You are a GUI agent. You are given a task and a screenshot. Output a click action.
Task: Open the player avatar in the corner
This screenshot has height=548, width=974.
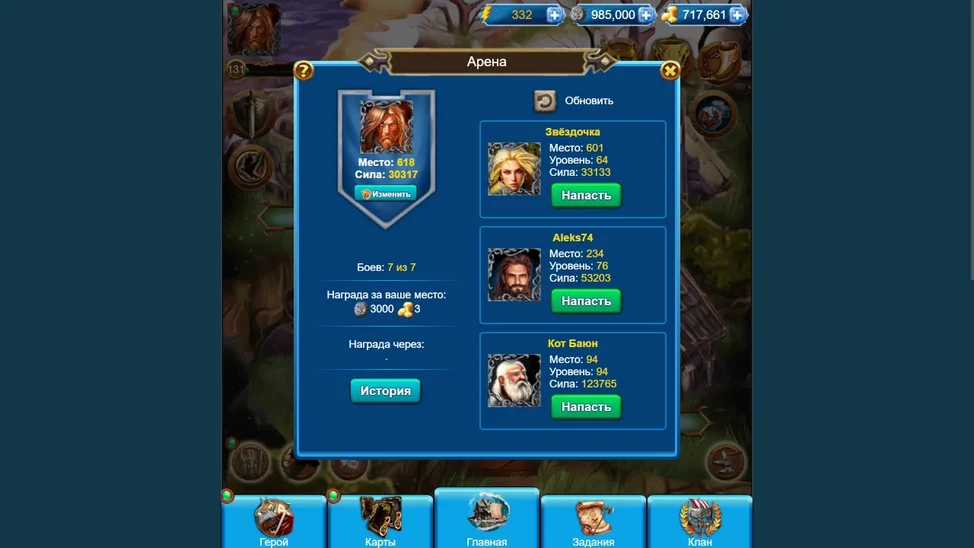pyautogui.click(x=253, y=30)
